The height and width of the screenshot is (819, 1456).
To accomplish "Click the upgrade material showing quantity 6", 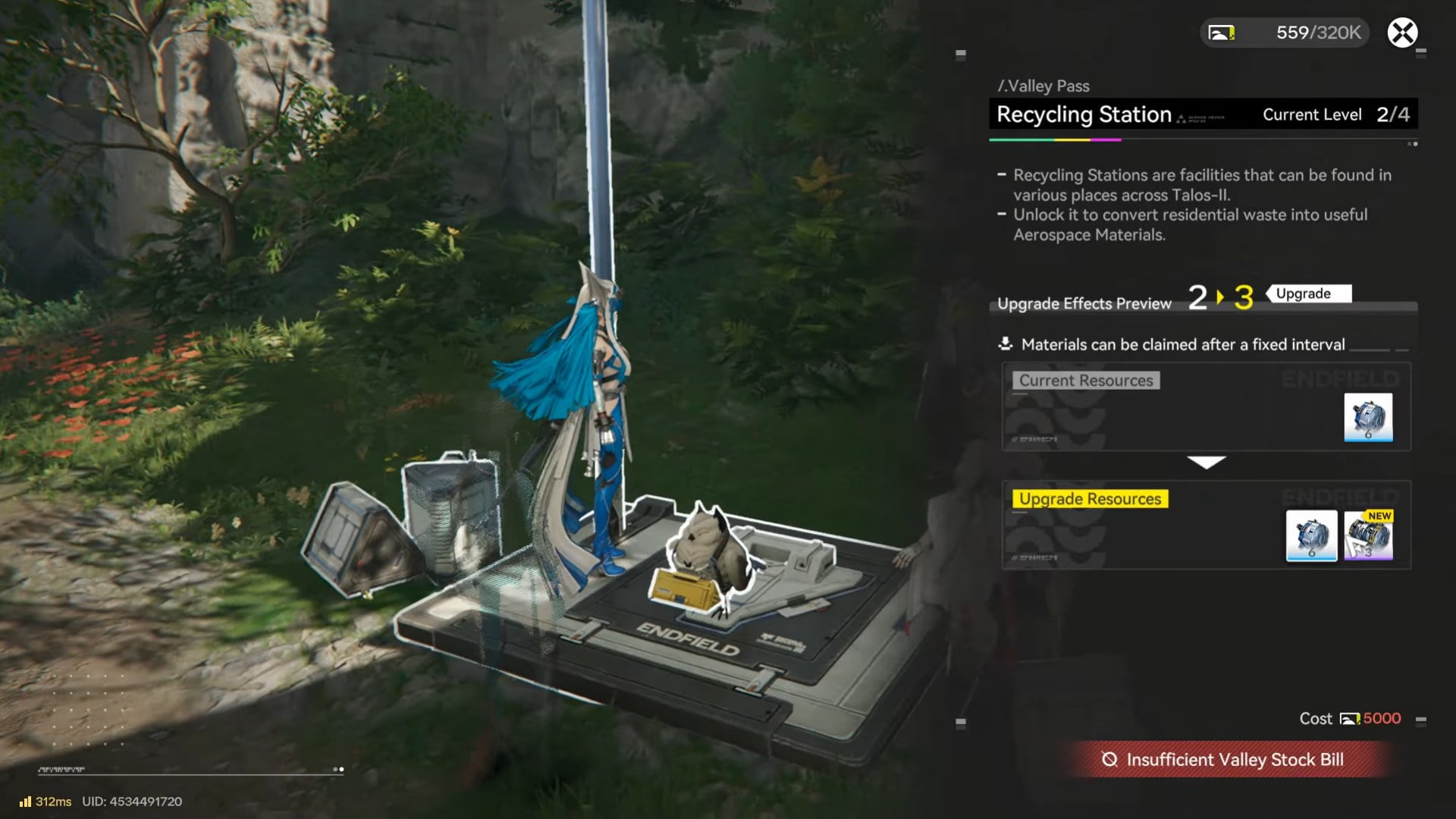I will pos(1311,536).
